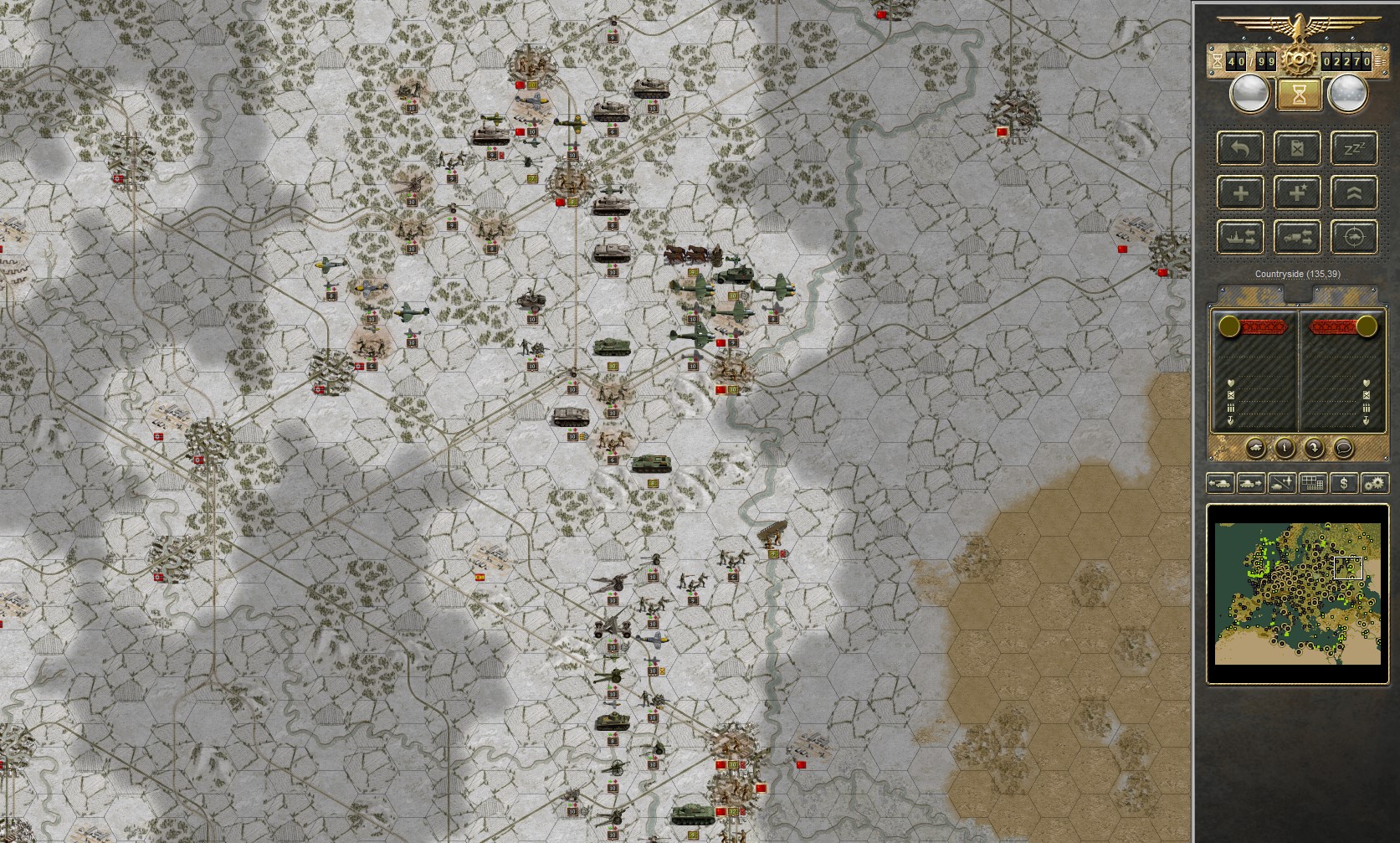Open the unit list tank button
Screen dimensions: 1400x843
coord(1256,448)
